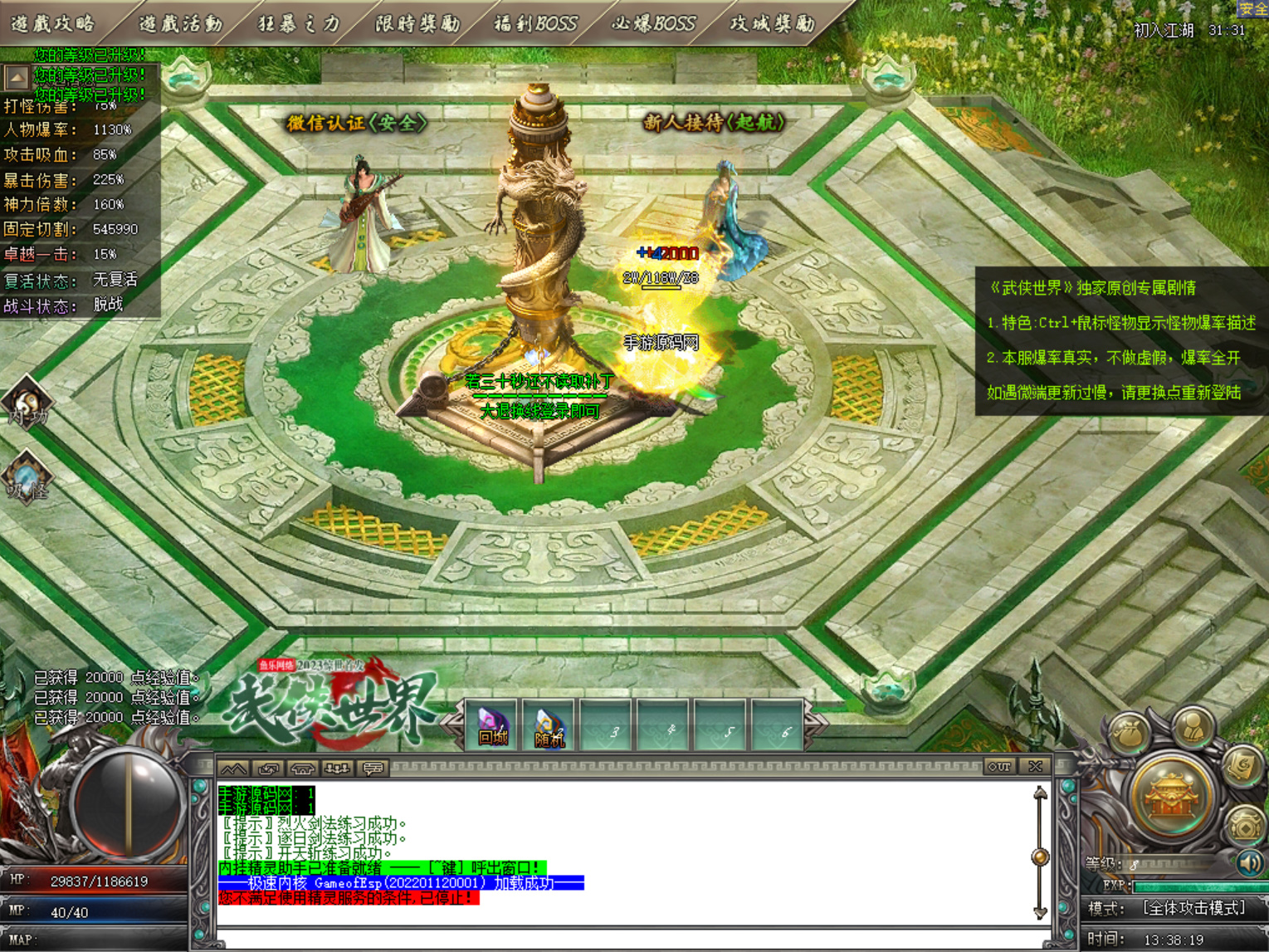Collapse the stats panel with the arrow button

point(16,78)
